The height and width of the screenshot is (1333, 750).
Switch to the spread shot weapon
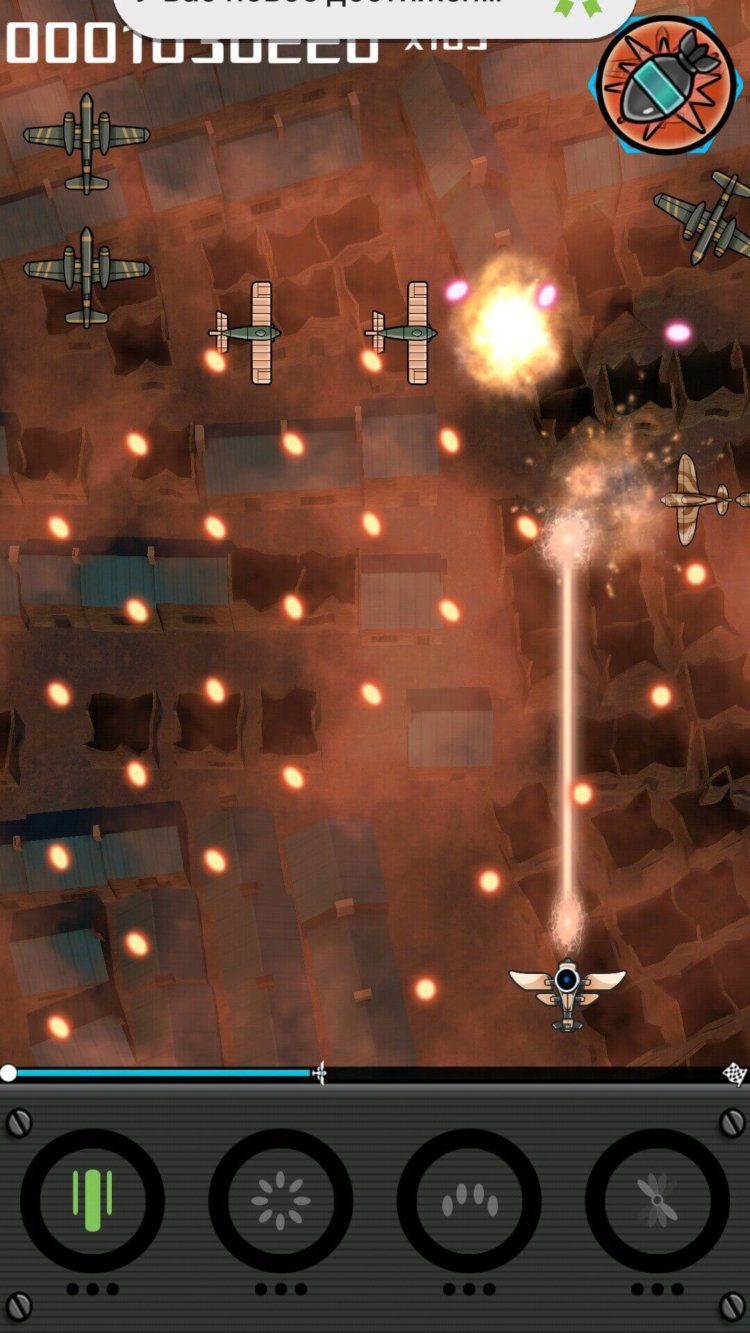coord(469,1200)
